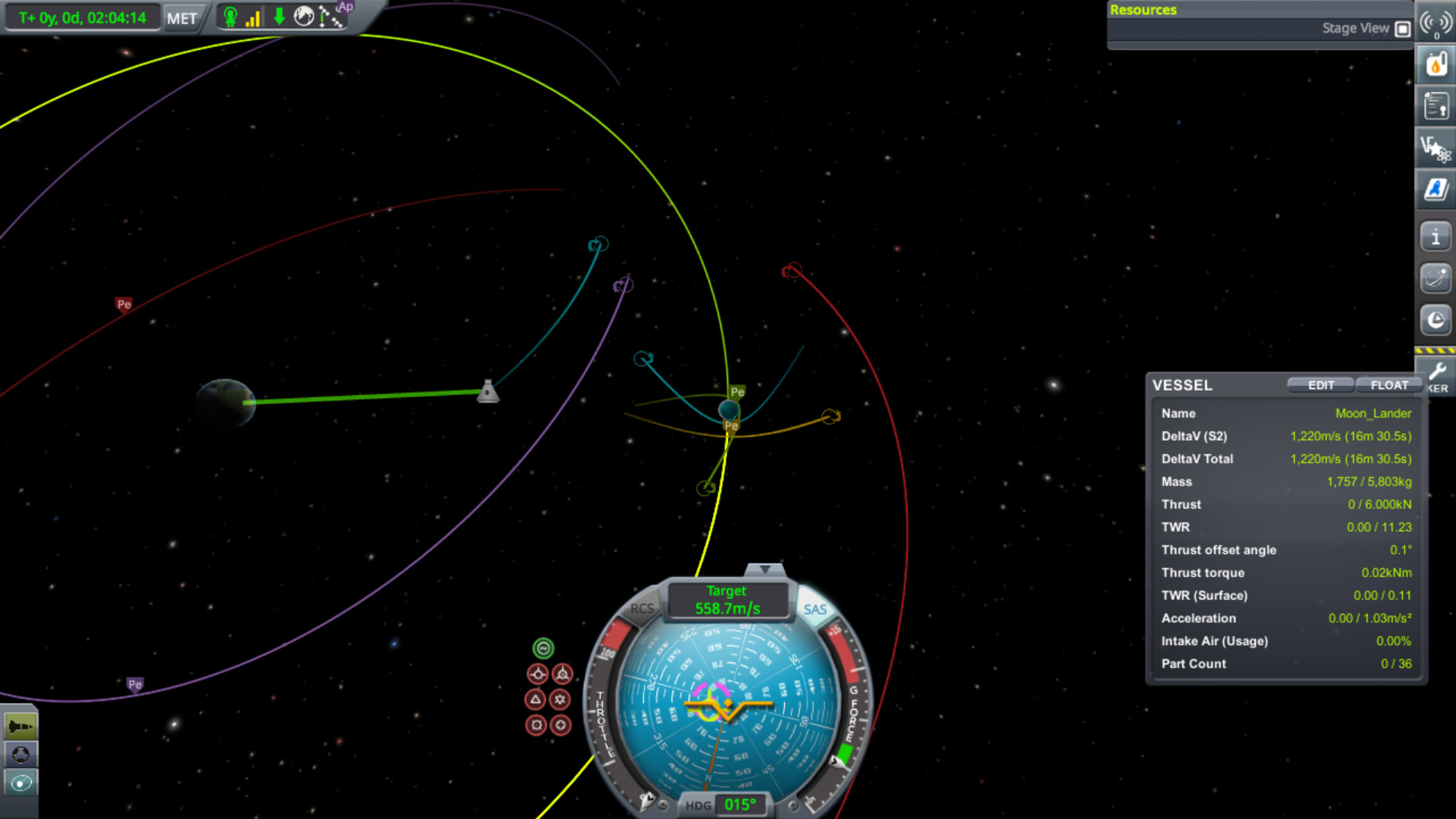Click the green warp-to arrow icon
The image size is (1456, 819).
click(278, 17)
